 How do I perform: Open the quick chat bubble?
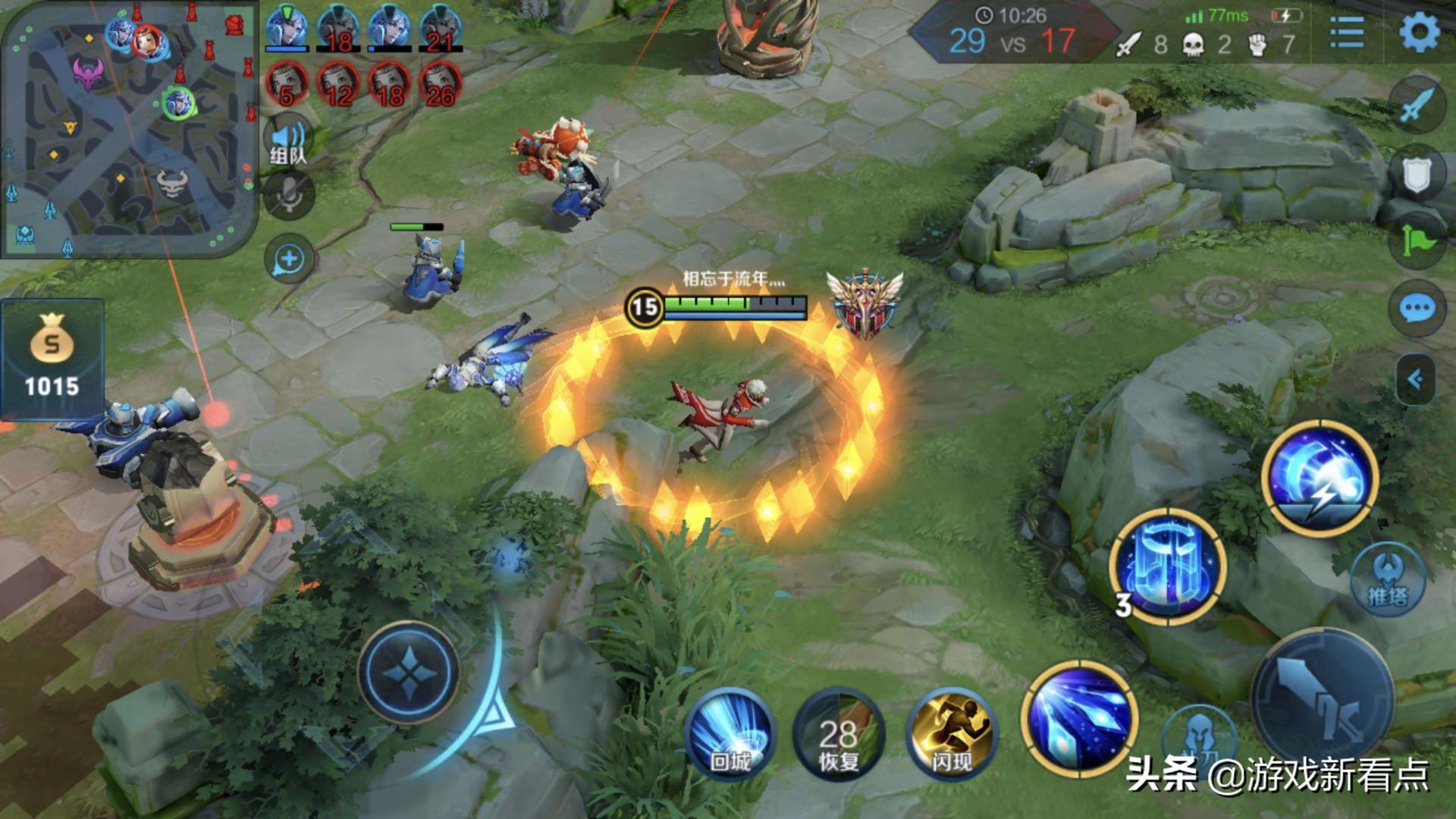[1417, 309]
